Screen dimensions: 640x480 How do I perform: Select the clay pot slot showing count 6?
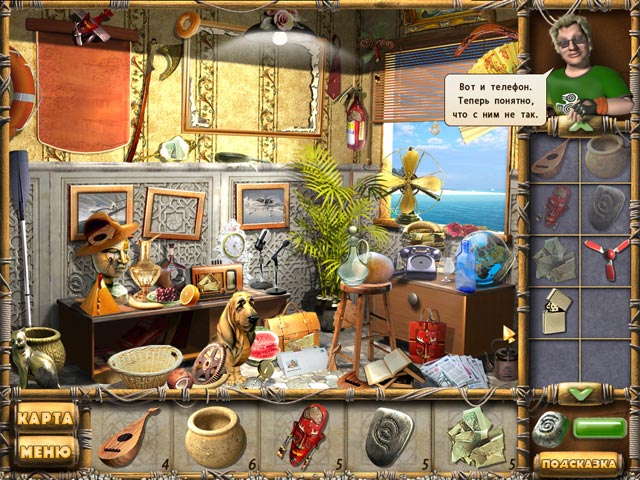click(x=215, y=436)
